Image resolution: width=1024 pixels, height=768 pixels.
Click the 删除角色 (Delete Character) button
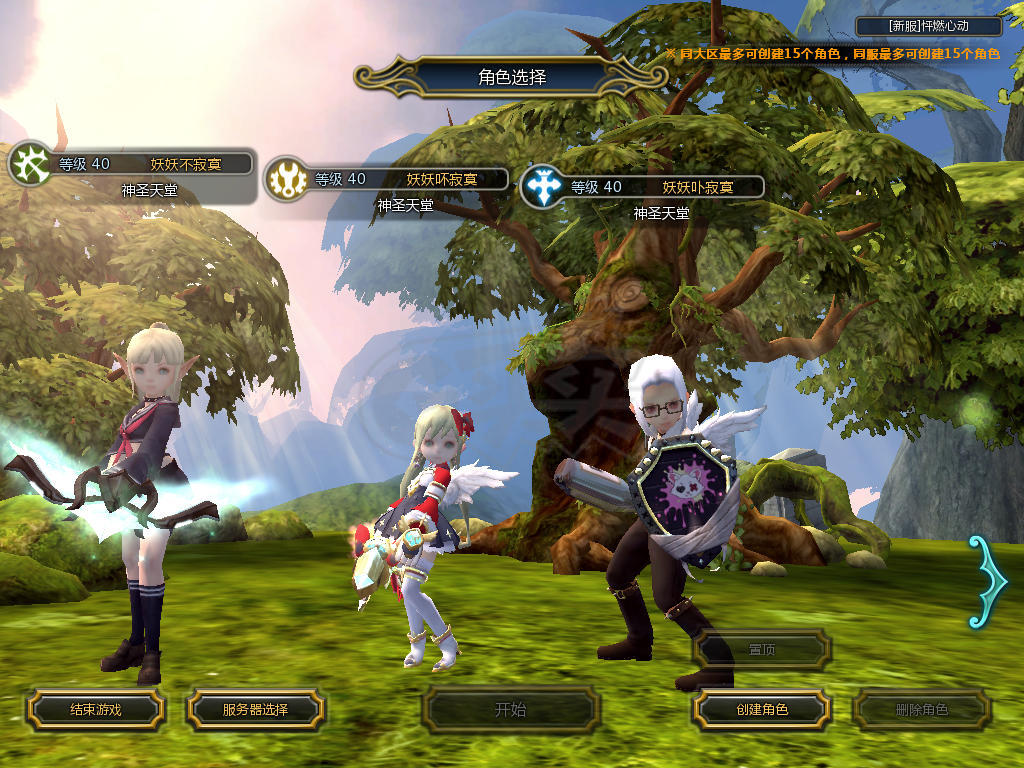coord(921,710)
